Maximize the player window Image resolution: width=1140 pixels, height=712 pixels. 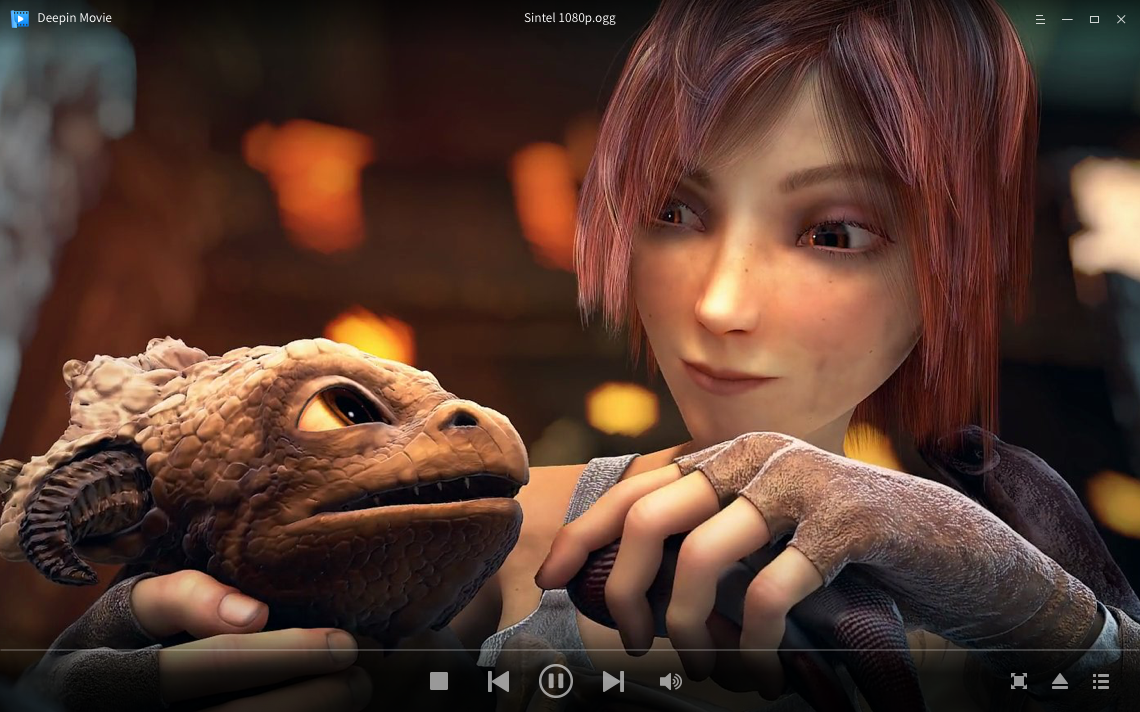point(1094,19)
